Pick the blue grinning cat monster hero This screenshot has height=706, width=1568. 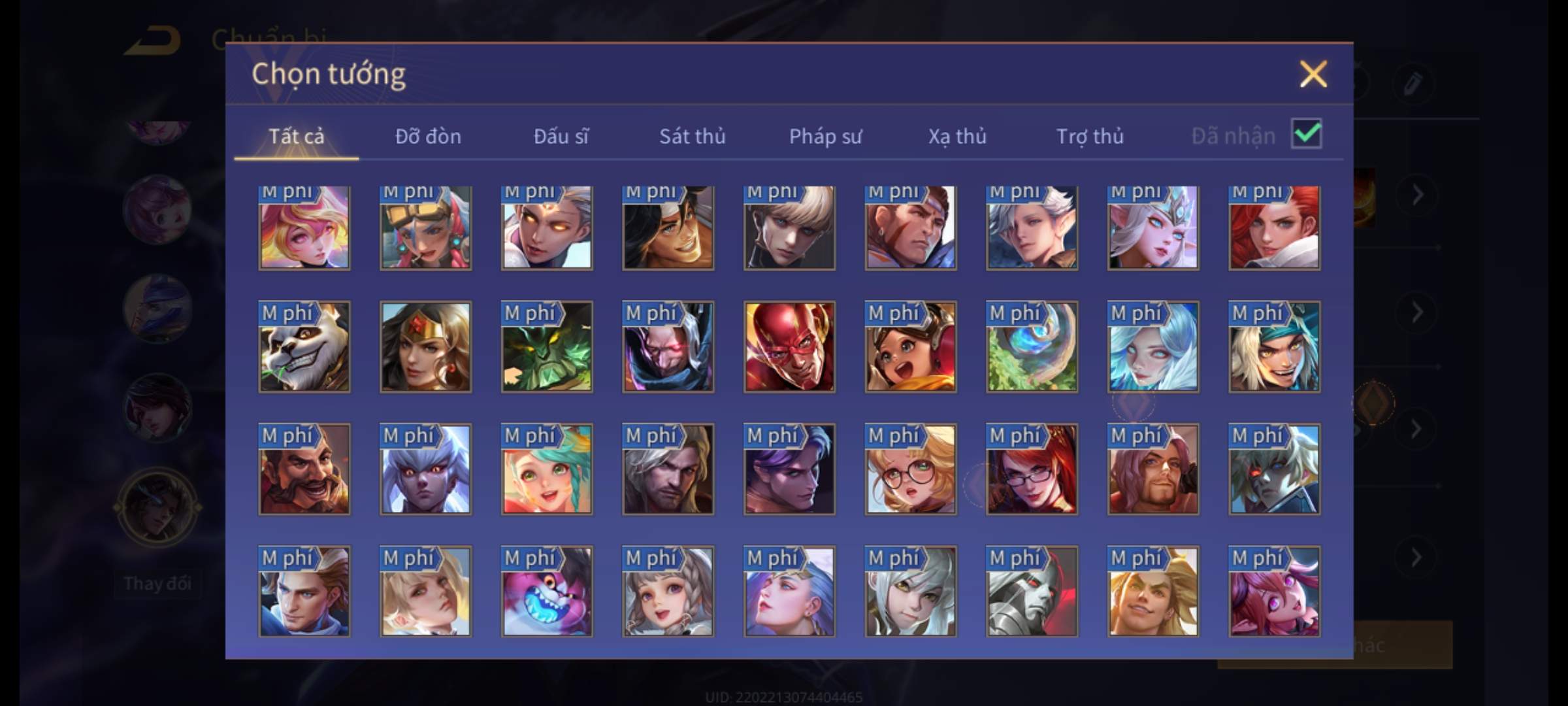point(547,592)
